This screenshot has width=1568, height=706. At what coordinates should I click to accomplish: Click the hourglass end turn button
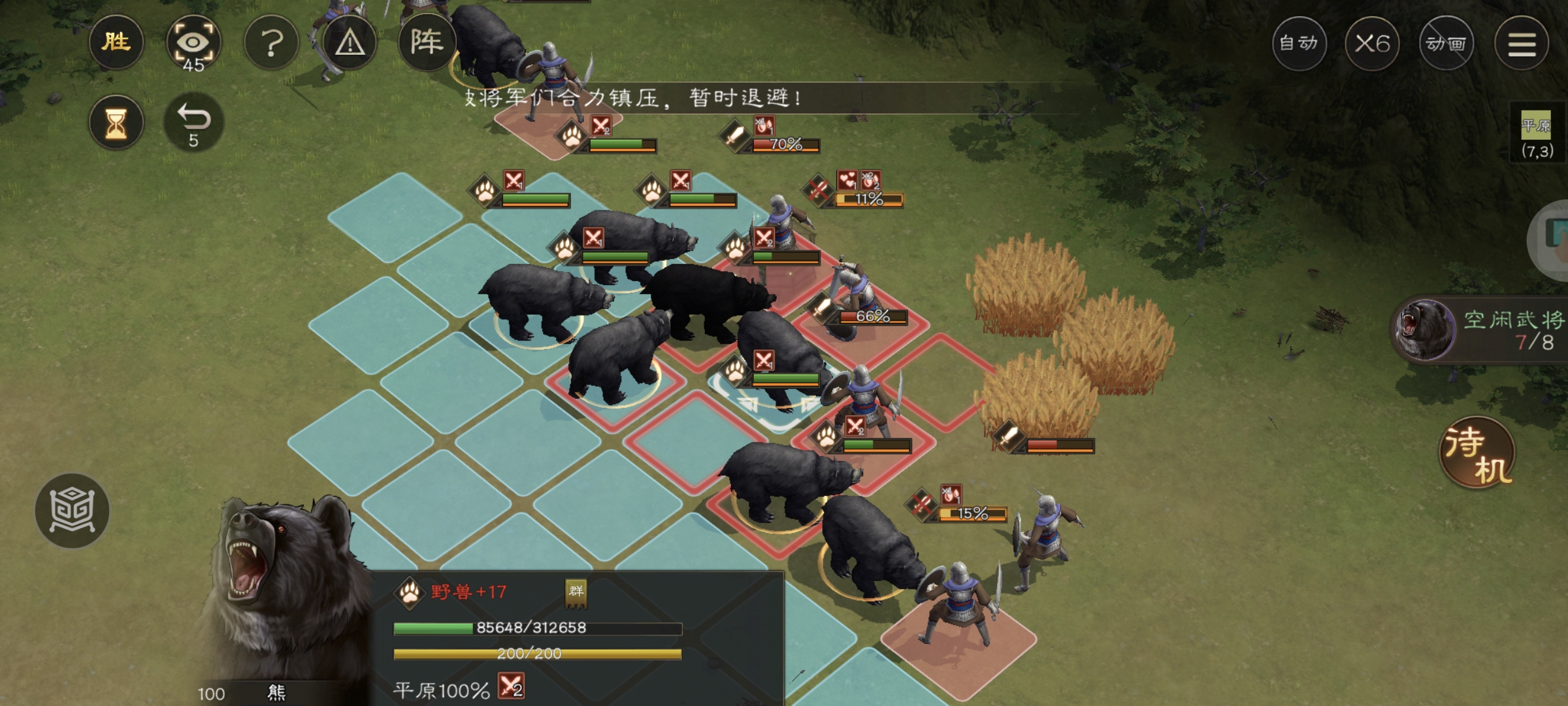point(116,123)
